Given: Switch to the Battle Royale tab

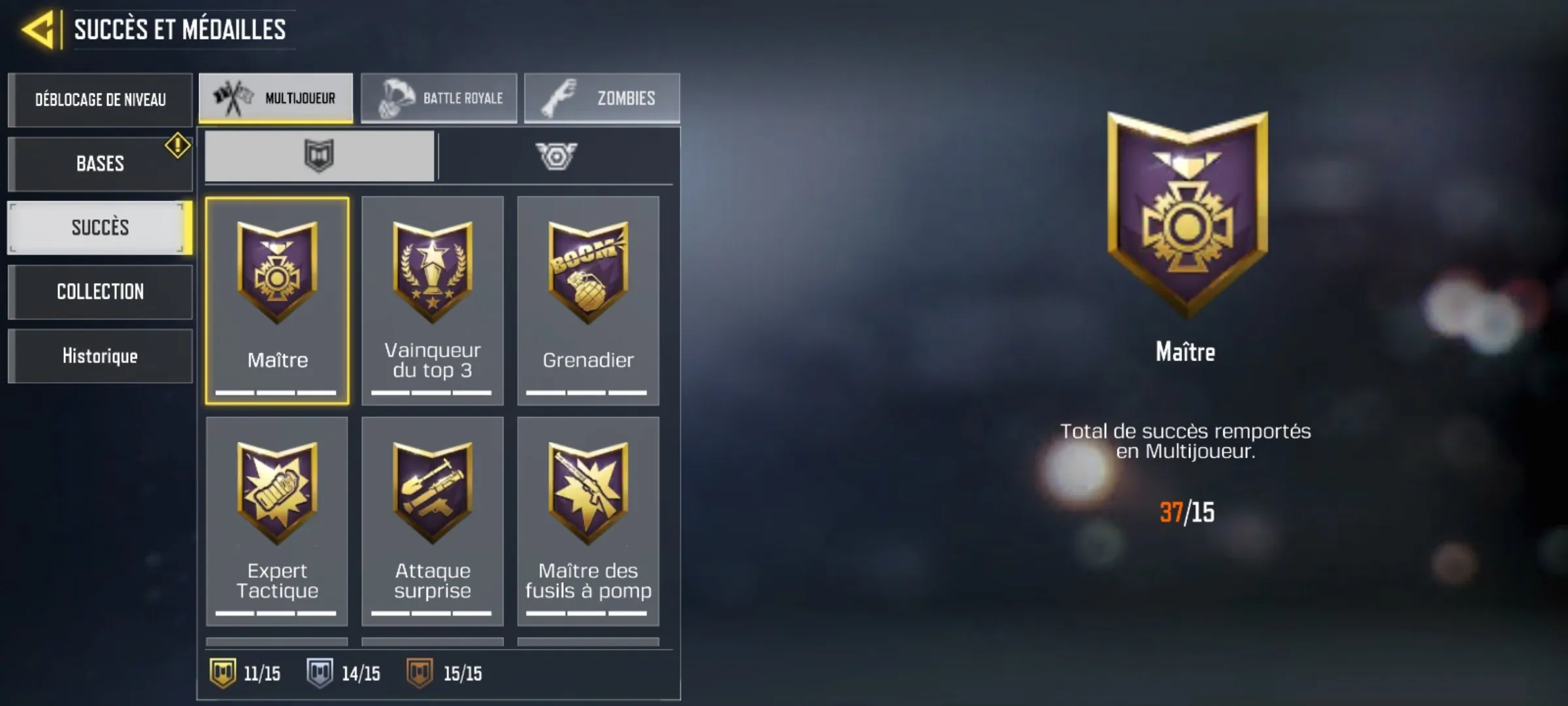Looking at the screenshot, I should pyautogui.click(x=439, y=98).
